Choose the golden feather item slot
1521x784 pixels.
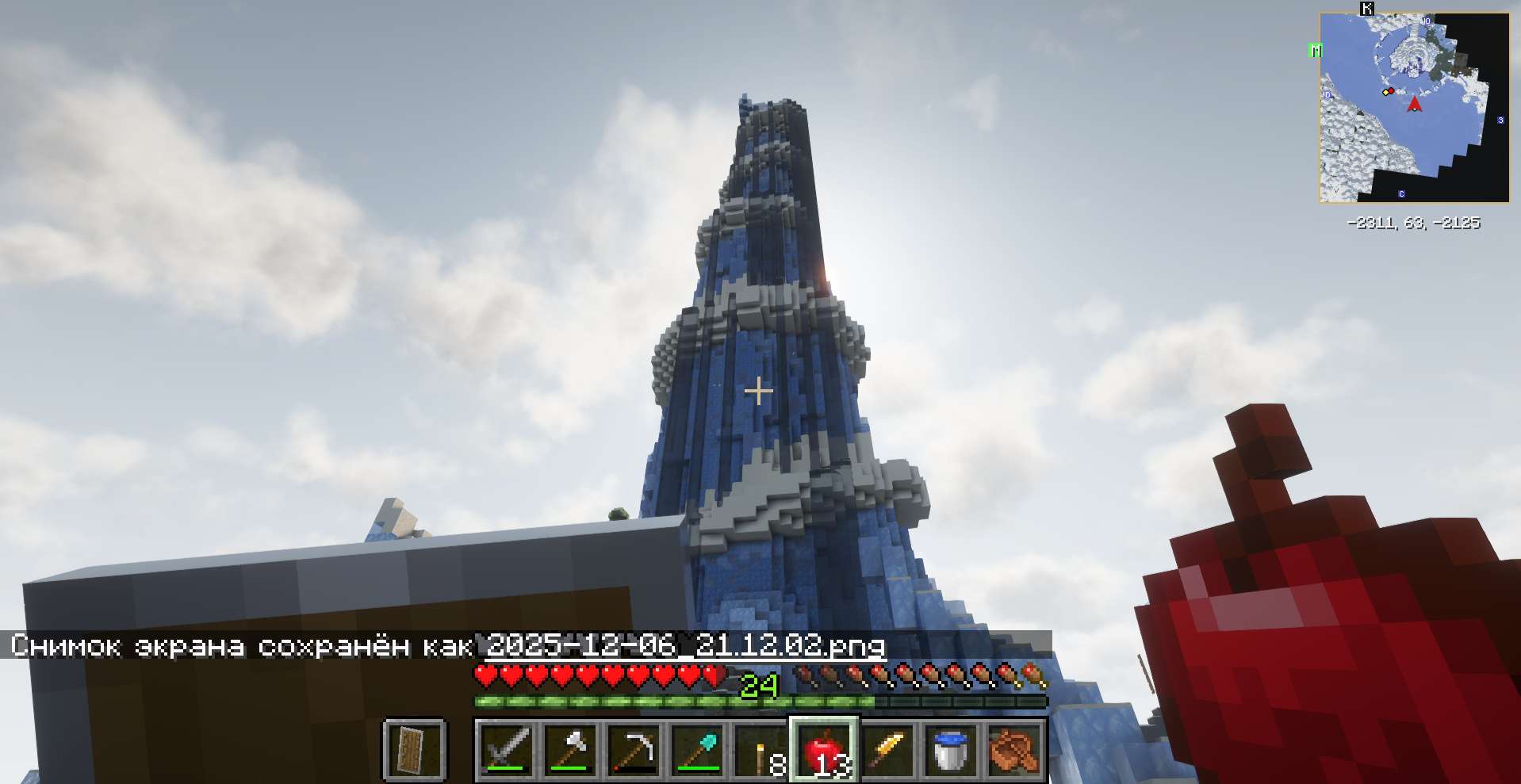tap(888, 749)
